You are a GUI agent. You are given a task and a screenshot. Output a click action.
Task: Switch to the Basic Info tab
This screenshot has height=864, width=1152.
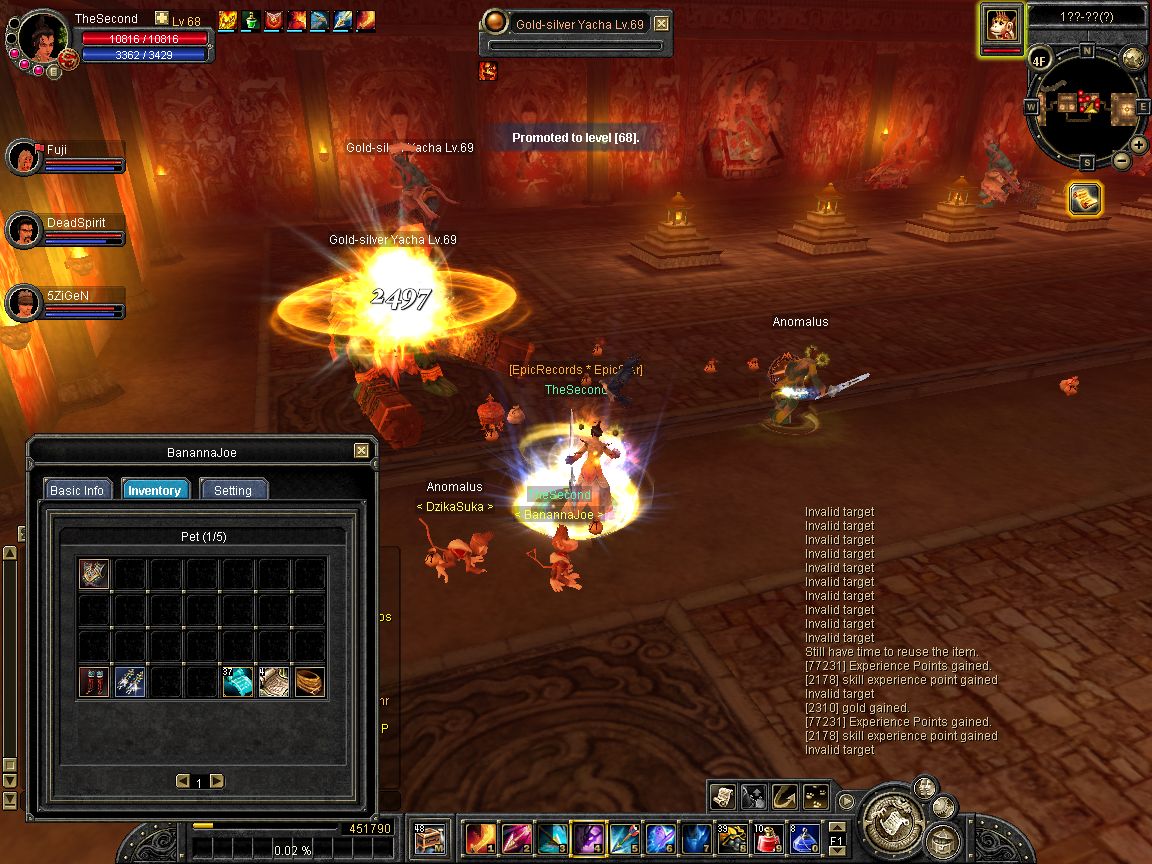pos(77,490)
